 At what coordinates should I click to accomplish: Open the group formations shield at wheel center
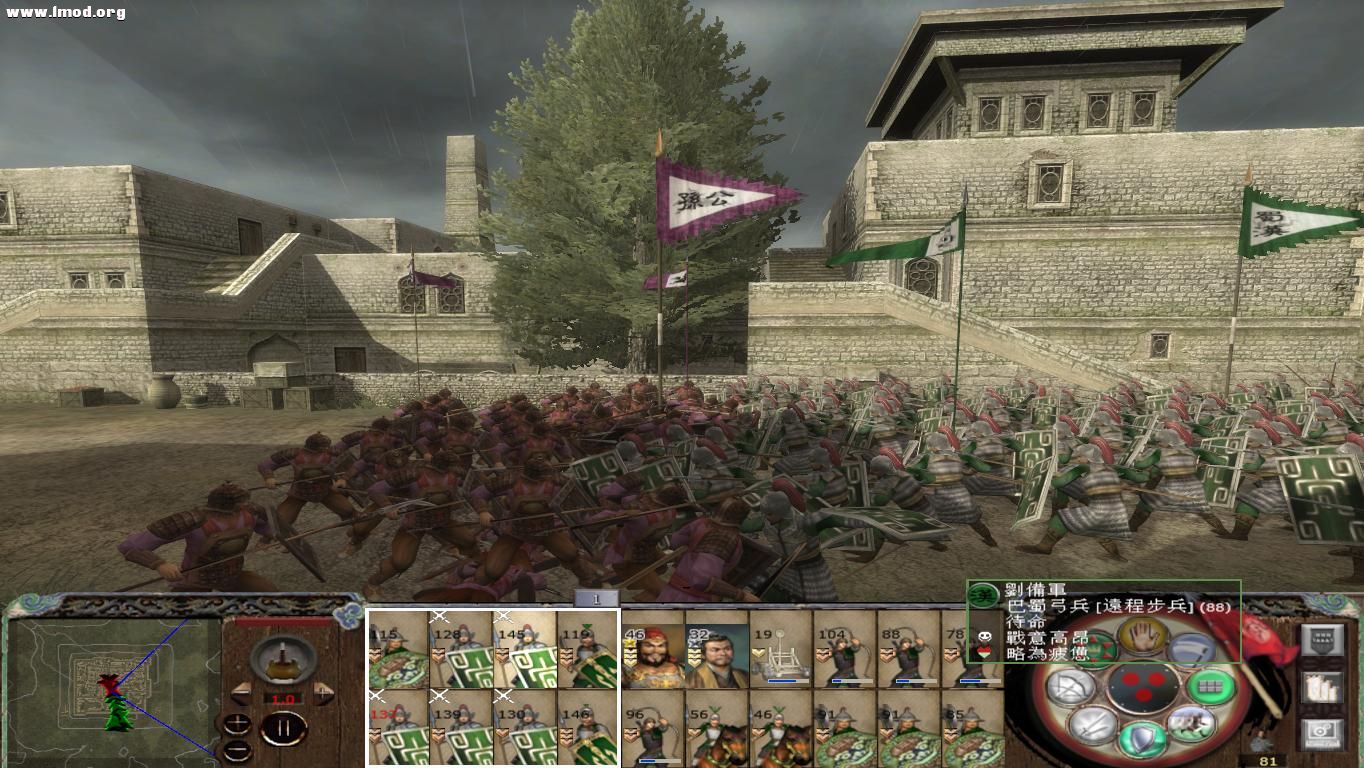1144,686
